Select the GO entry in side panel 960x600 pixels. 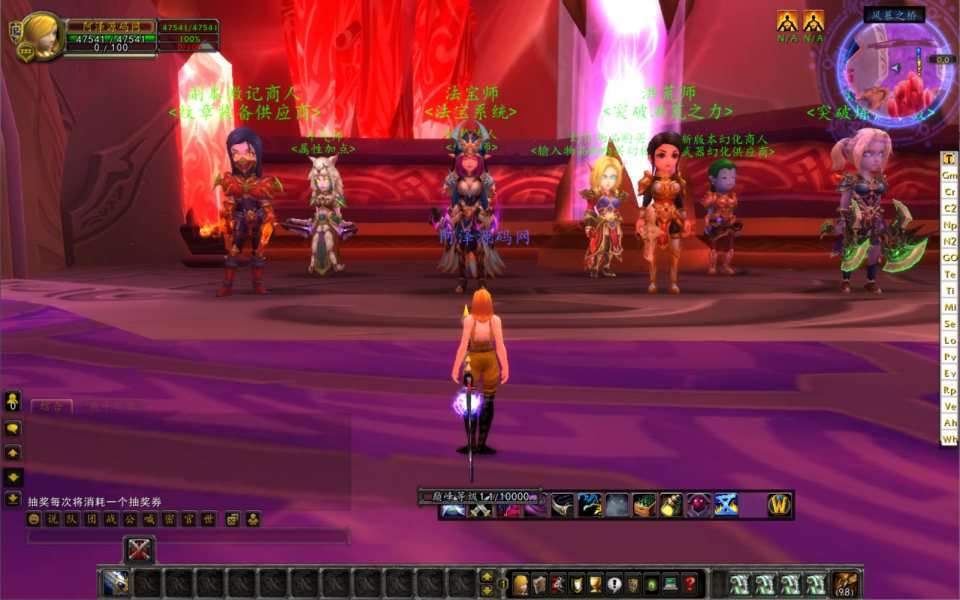[949, 257]
